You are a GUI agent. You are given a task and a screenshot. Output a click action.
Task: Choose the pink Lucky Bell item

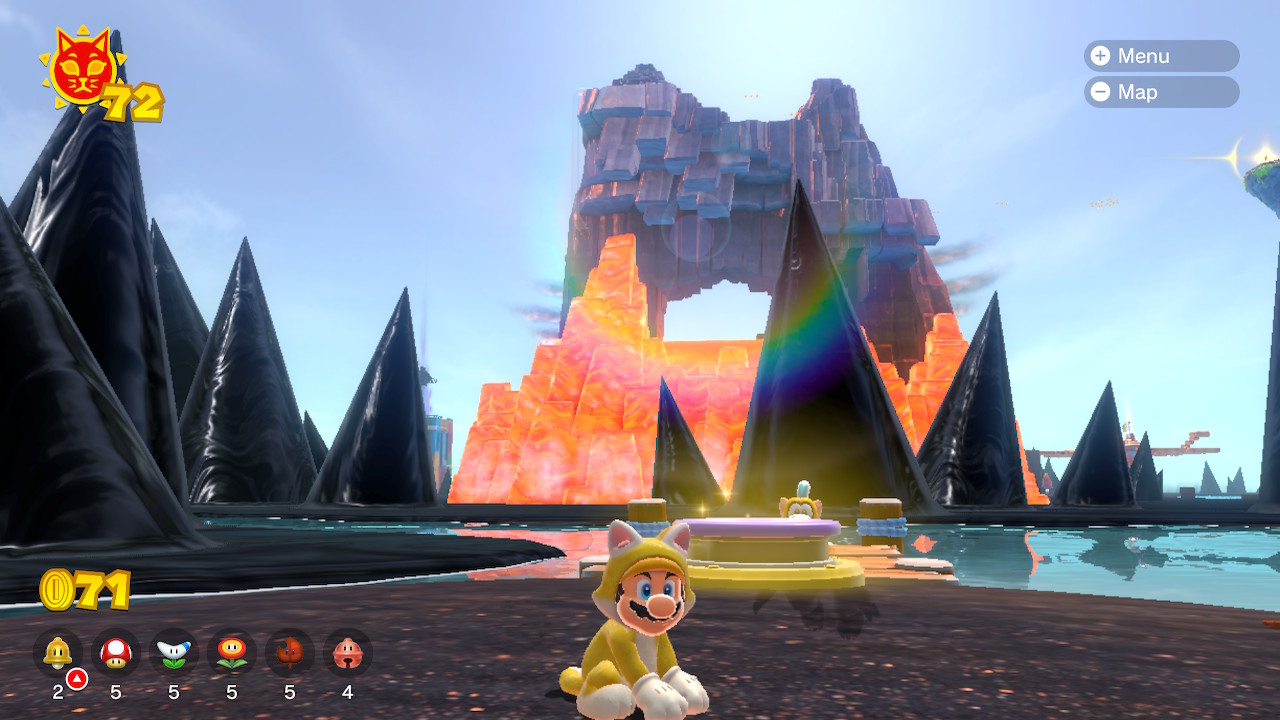(347, 653)
